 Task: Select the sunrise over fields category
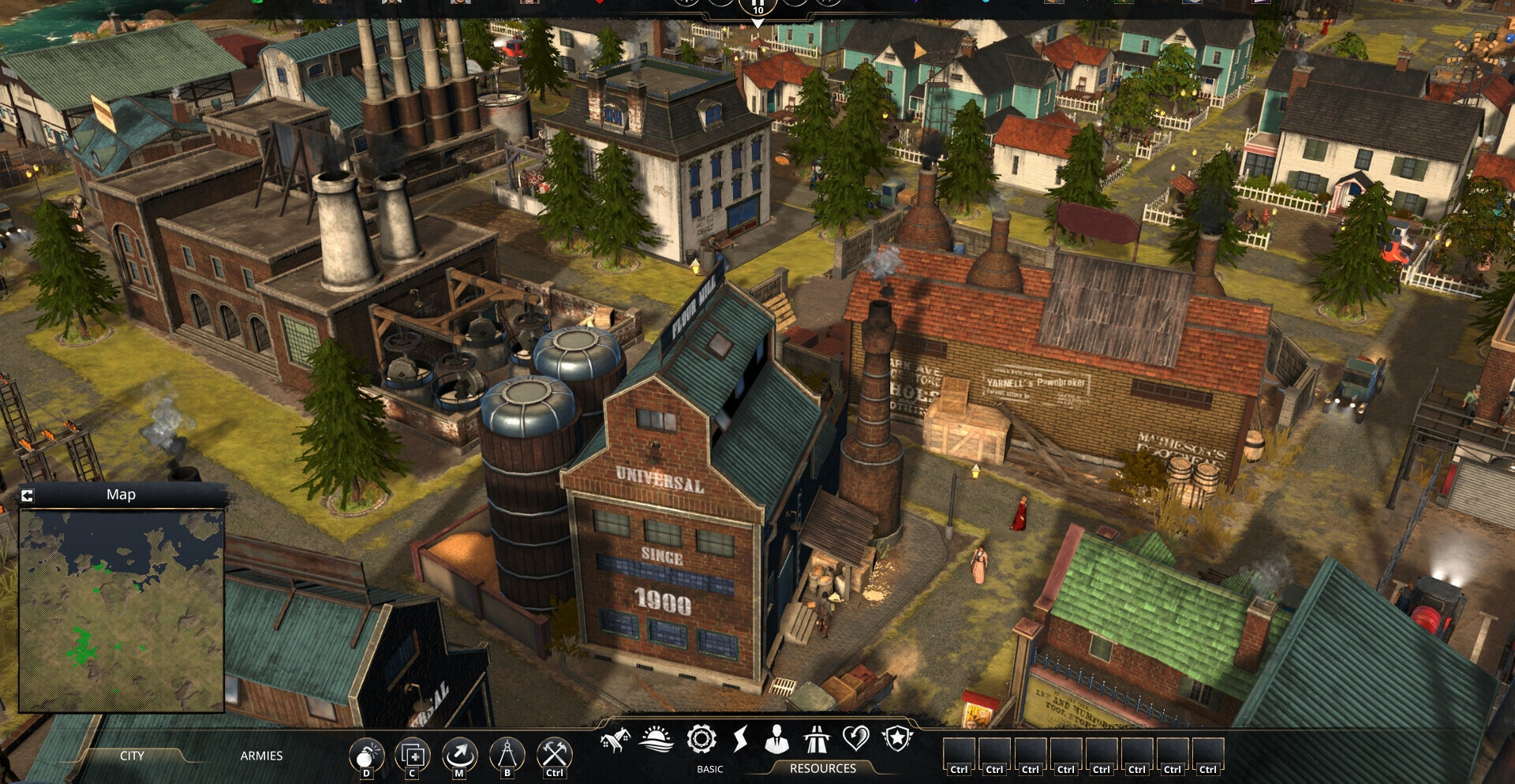(656, 740)
